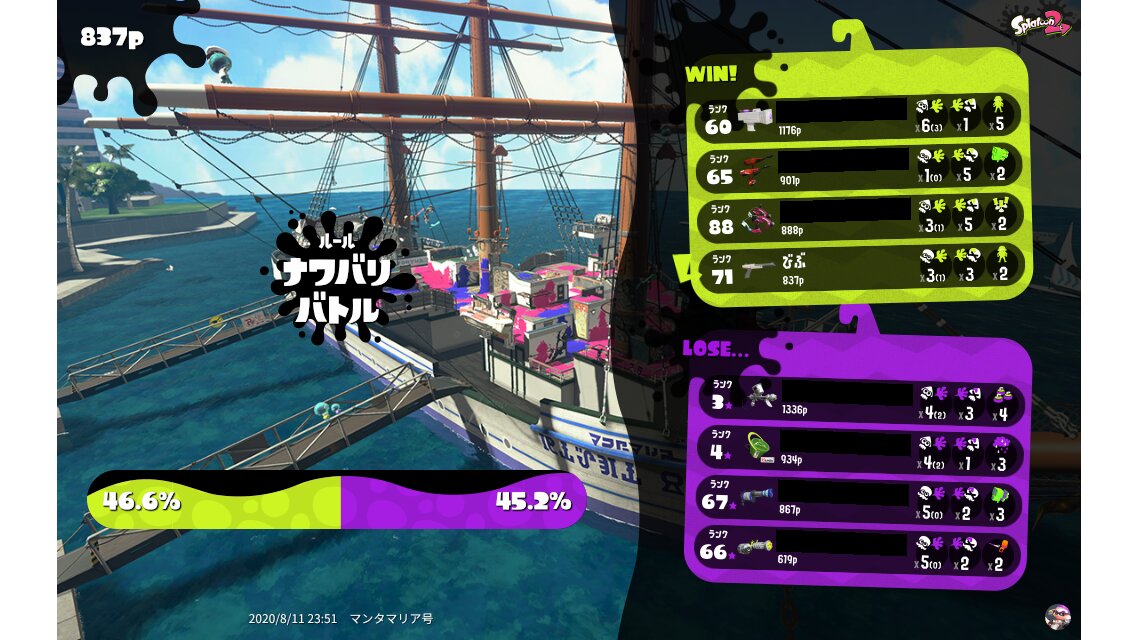Screen dimensions: 1138x640
Task: Click the Inkling avatar icon in the corner
Action: [x=1056, y=615]
